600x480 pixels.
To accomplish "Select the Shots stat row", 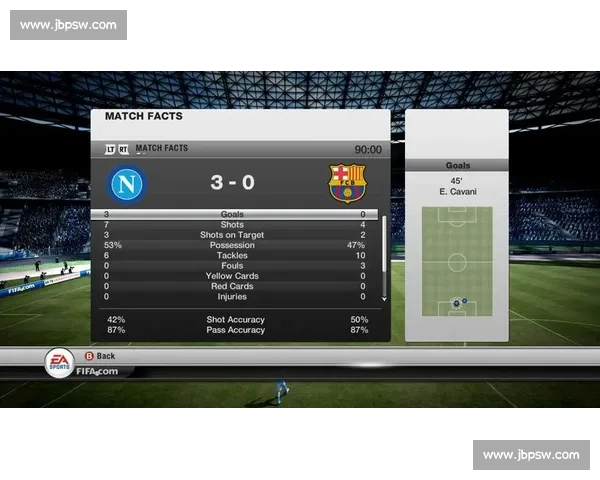I will [x=232, y=225].
